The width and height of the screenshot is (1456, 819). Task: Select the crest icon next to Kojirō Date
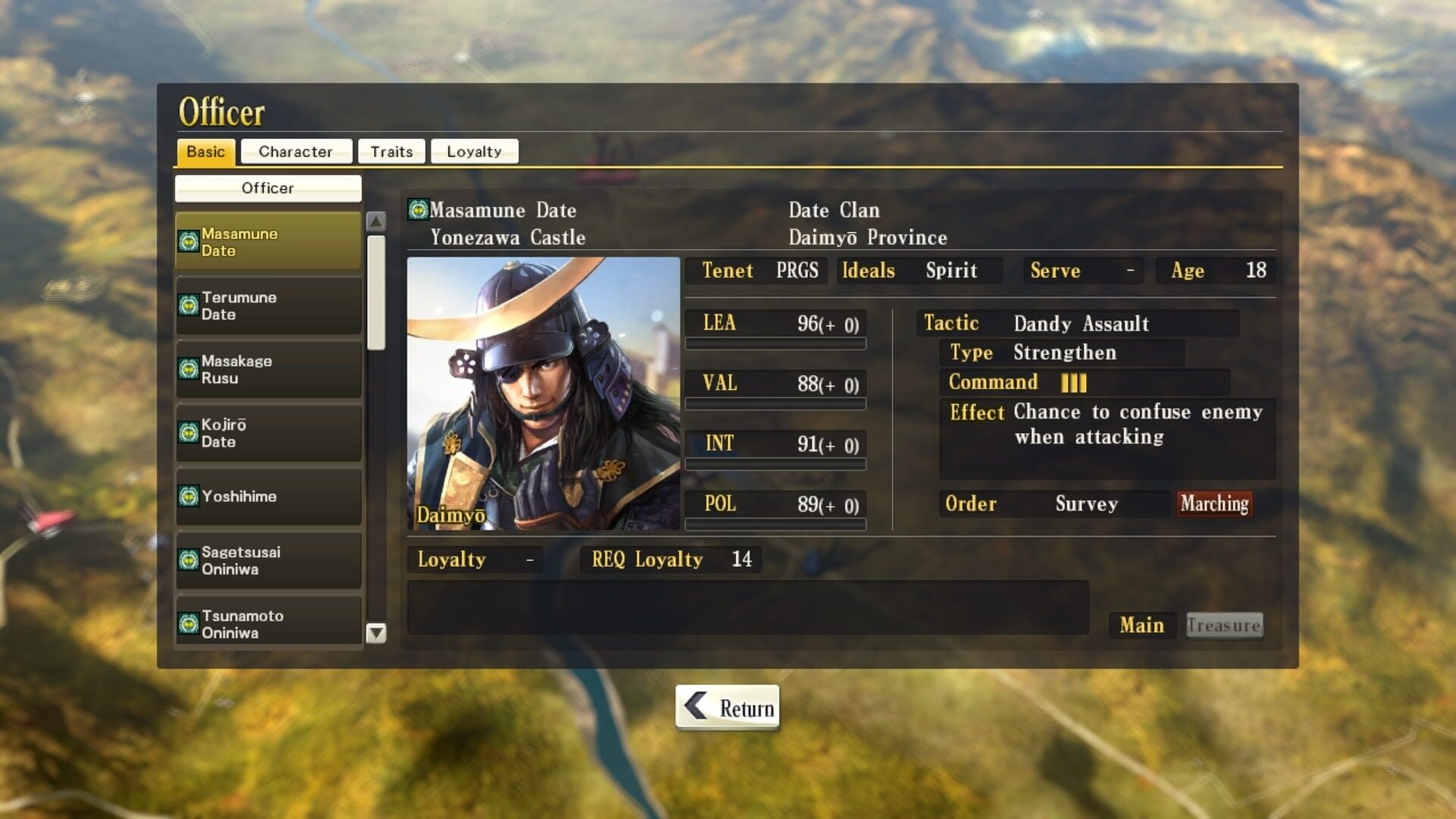click(x=188, y=433)
